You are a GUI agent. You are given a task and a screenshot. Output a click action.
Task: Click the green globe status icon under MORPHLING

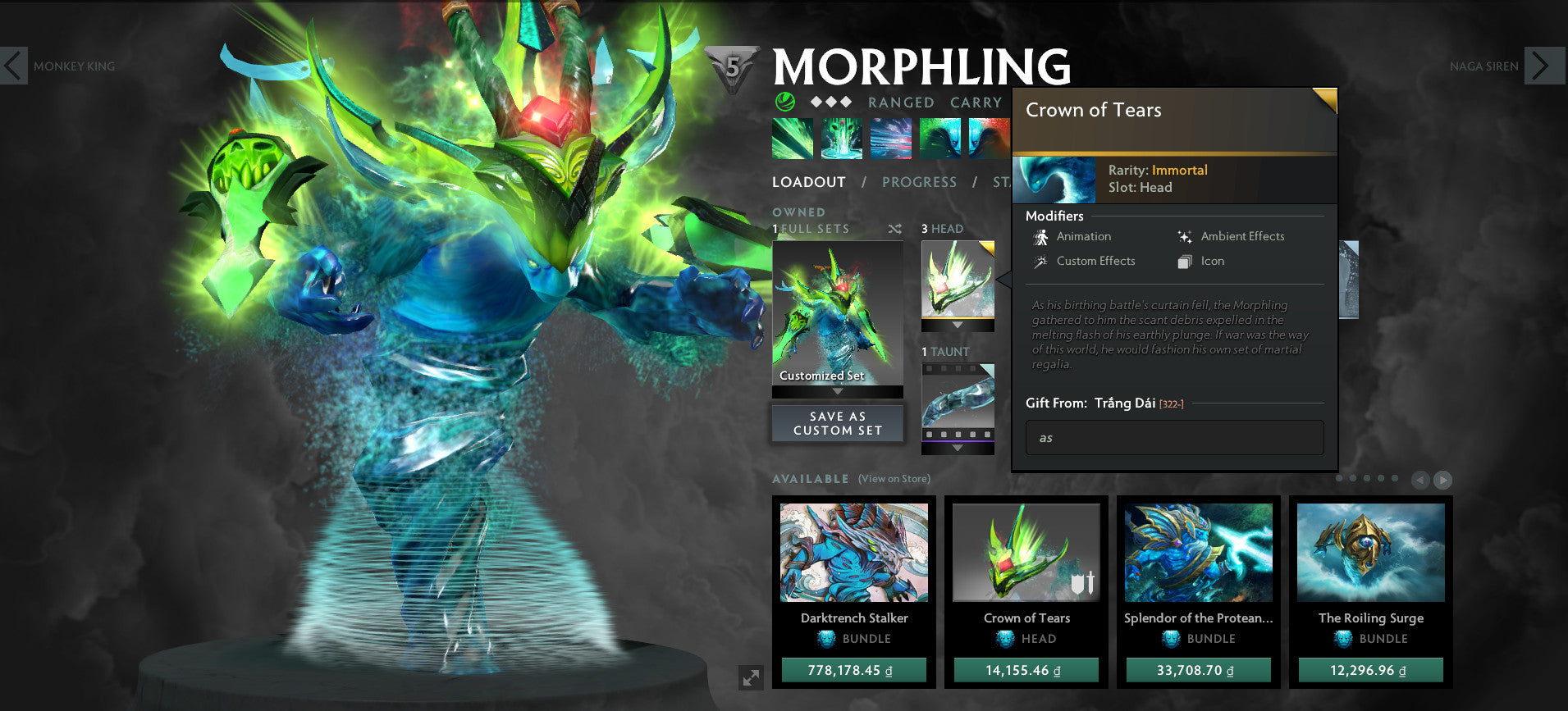tap(785, 102)
